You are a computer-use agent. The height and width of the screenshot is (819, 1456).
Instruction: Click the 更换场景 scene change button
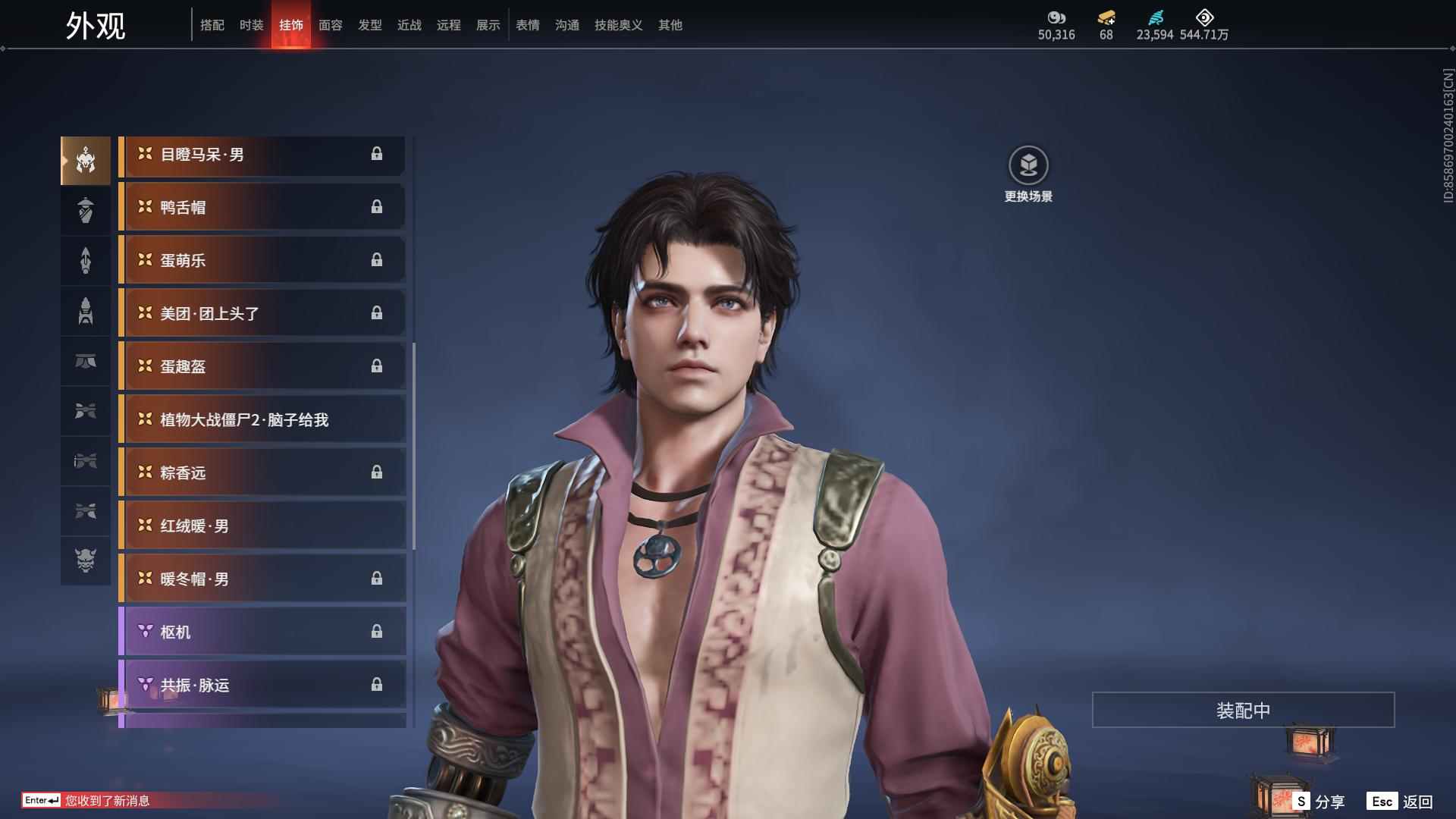pyautogui.click(x=1028, y=174)
